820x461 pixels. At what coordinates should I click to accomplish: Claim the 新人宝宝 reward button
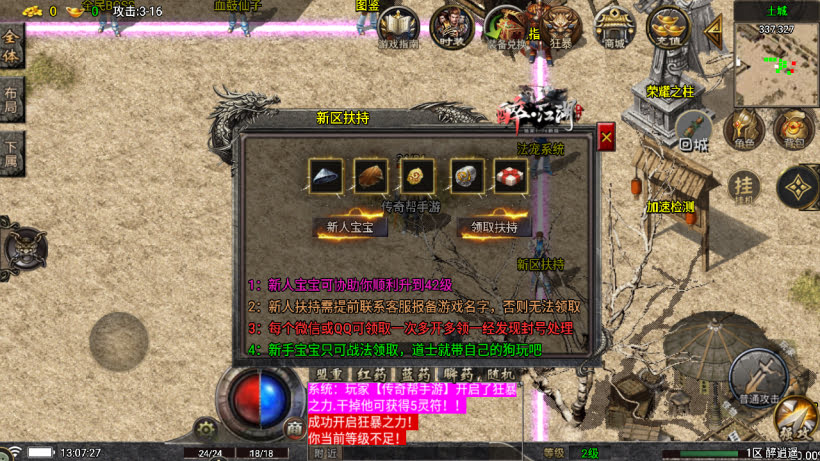[350, 227]
